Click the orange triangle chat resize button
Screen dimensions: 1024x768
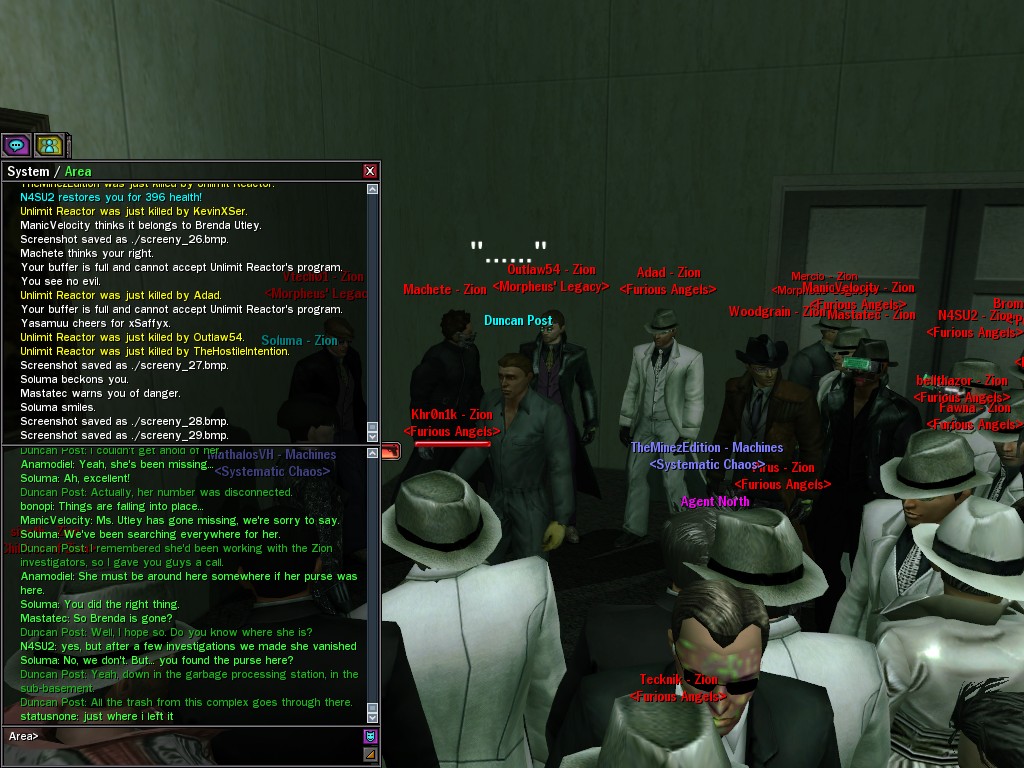(370, 754)
